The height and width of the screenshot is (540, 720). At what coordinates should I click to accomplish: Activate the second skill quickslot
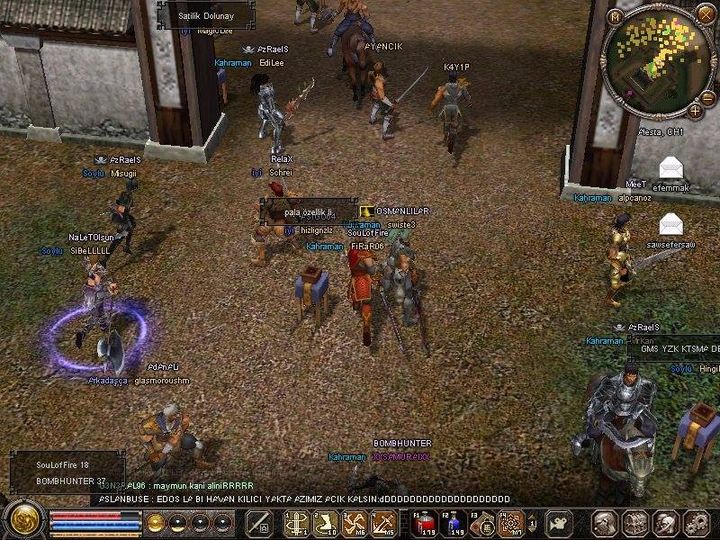(x=326, y=523)
